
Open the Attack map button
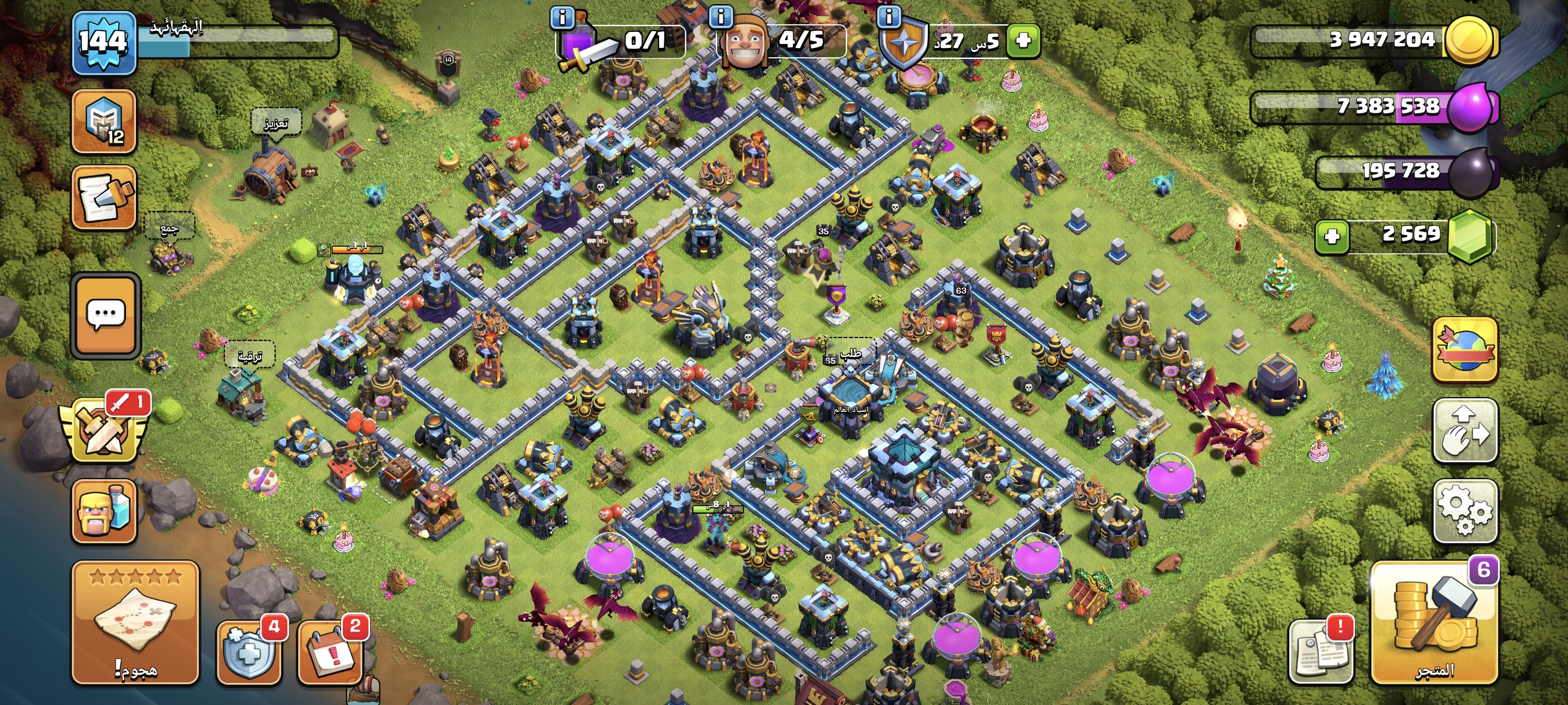click(135, 622)
